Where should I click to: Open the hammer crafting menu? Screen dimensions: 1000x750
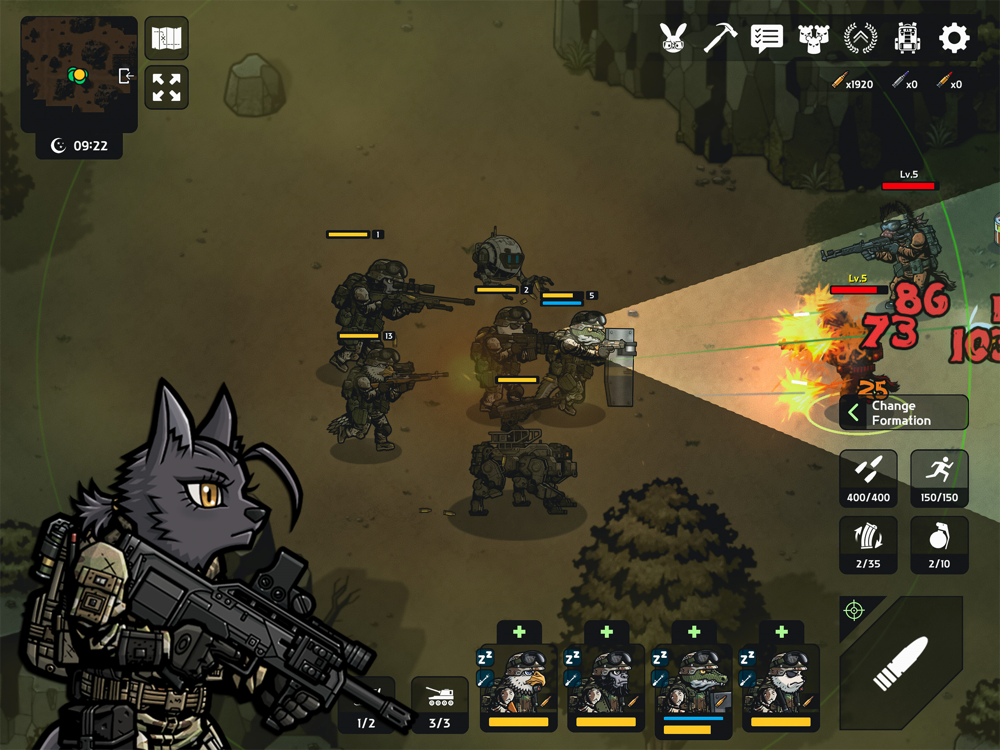click(x=720, y=39)
